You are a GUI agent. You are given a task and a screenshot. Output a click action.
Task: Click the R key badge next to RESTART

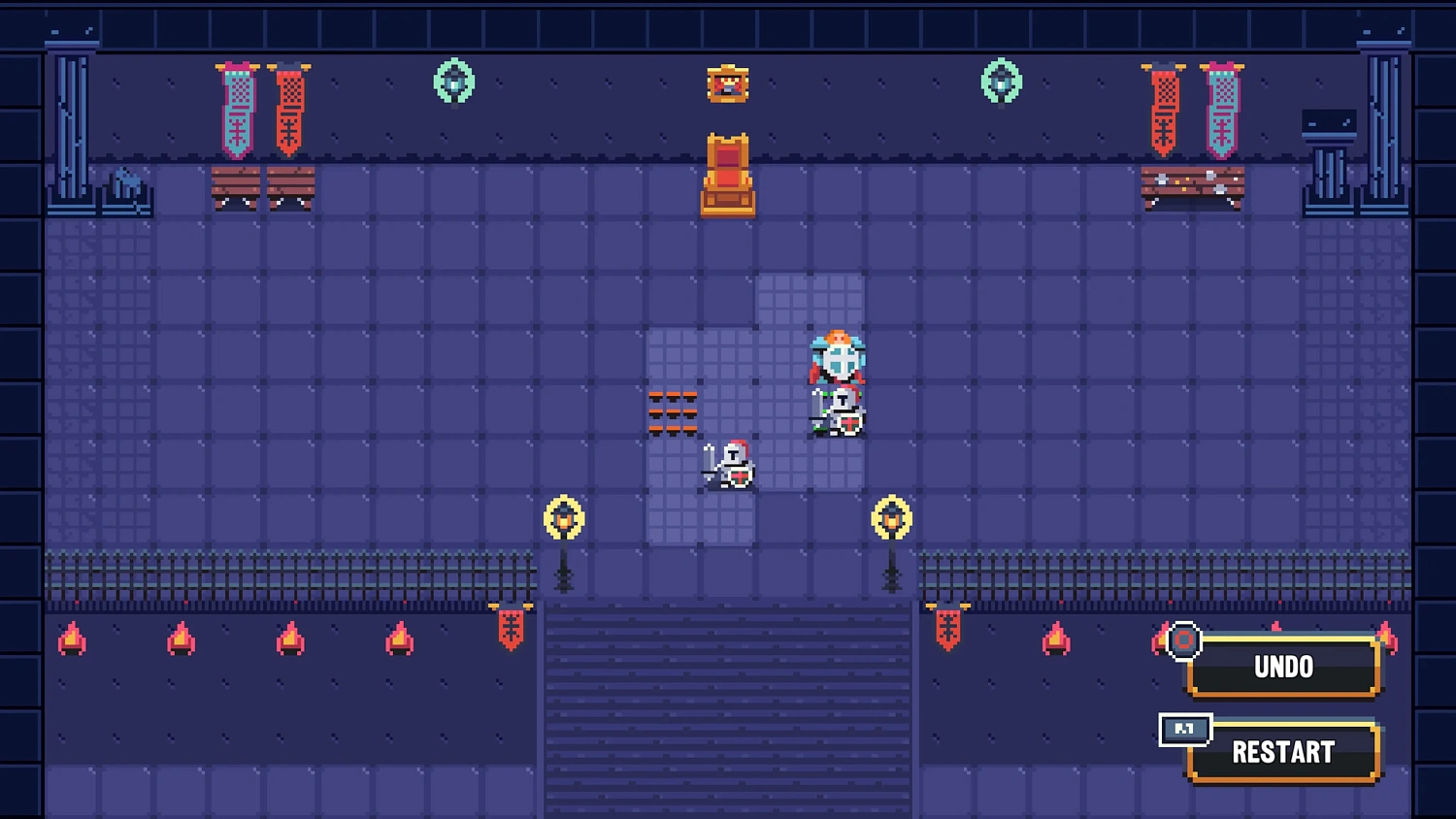pyautogui.click(x=1184, y=731)
